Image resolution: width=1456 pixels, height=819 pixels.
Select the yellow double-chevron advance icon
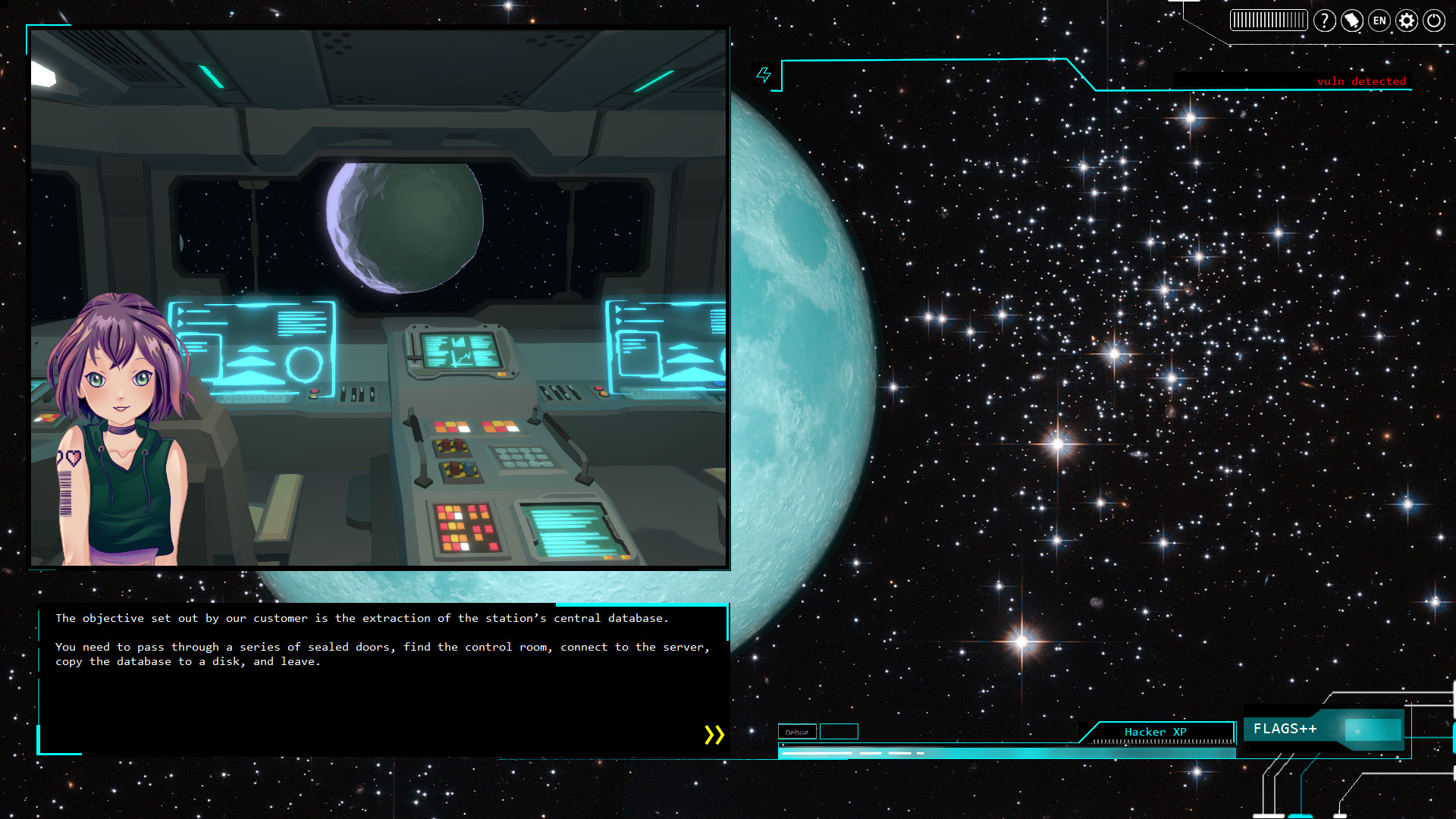pyautogui.click(x=713, y=734)
